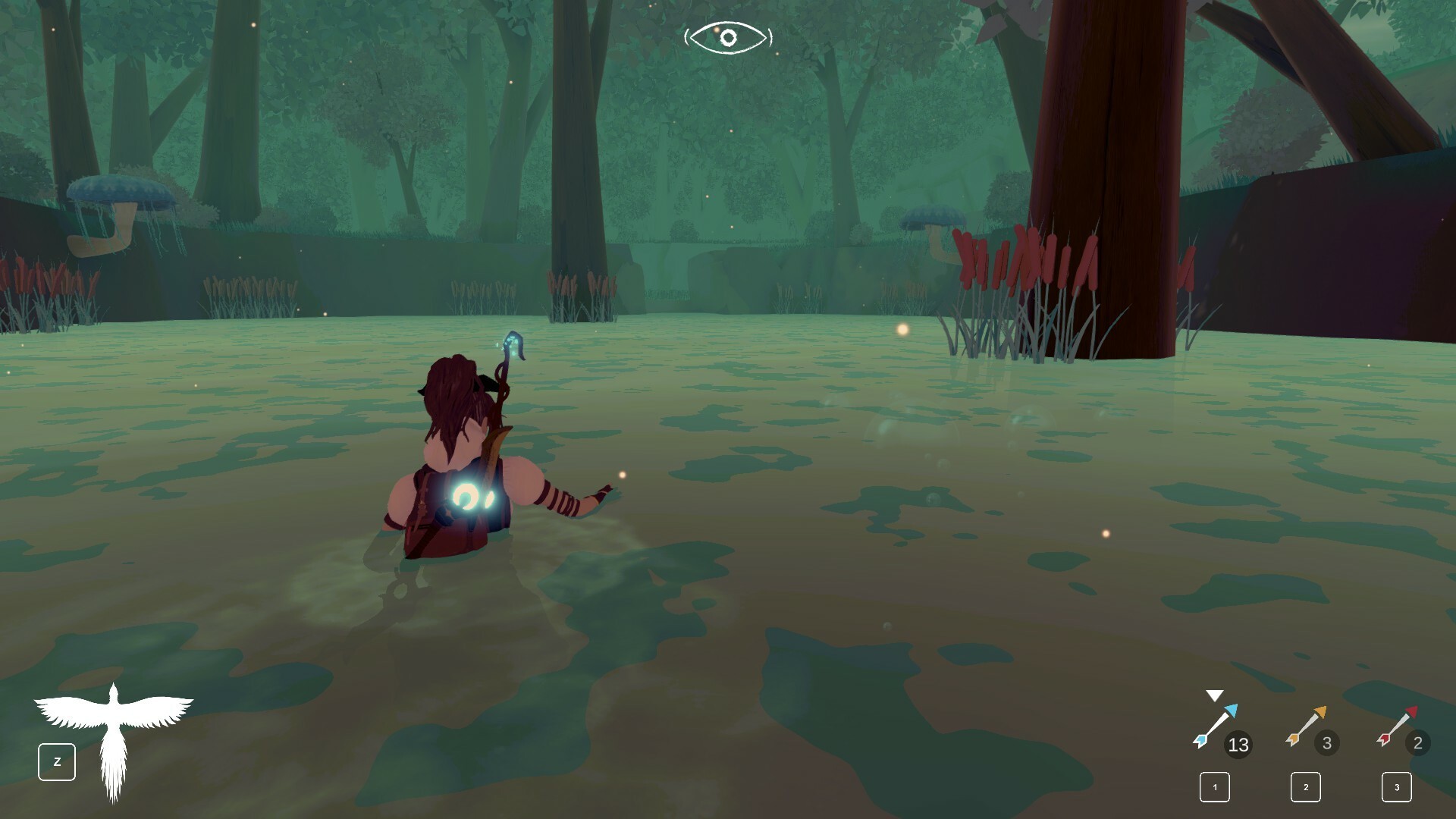This screenshot has height=819, width=1456.
Task: Click the glowing staff tip above the character
Action: [x=514, y=341]
